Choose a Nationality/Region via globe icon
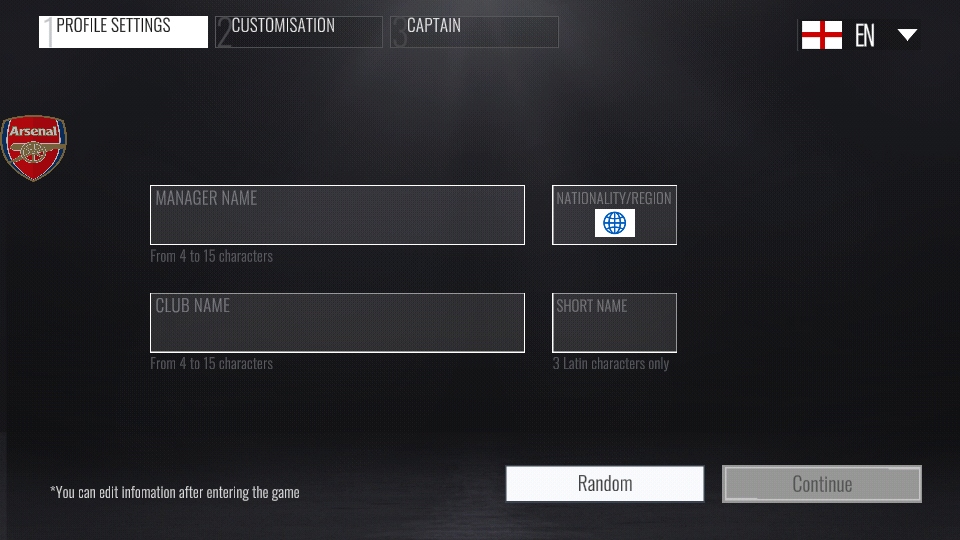Viewport: 960px width, 540px height. tap(614, 223)
